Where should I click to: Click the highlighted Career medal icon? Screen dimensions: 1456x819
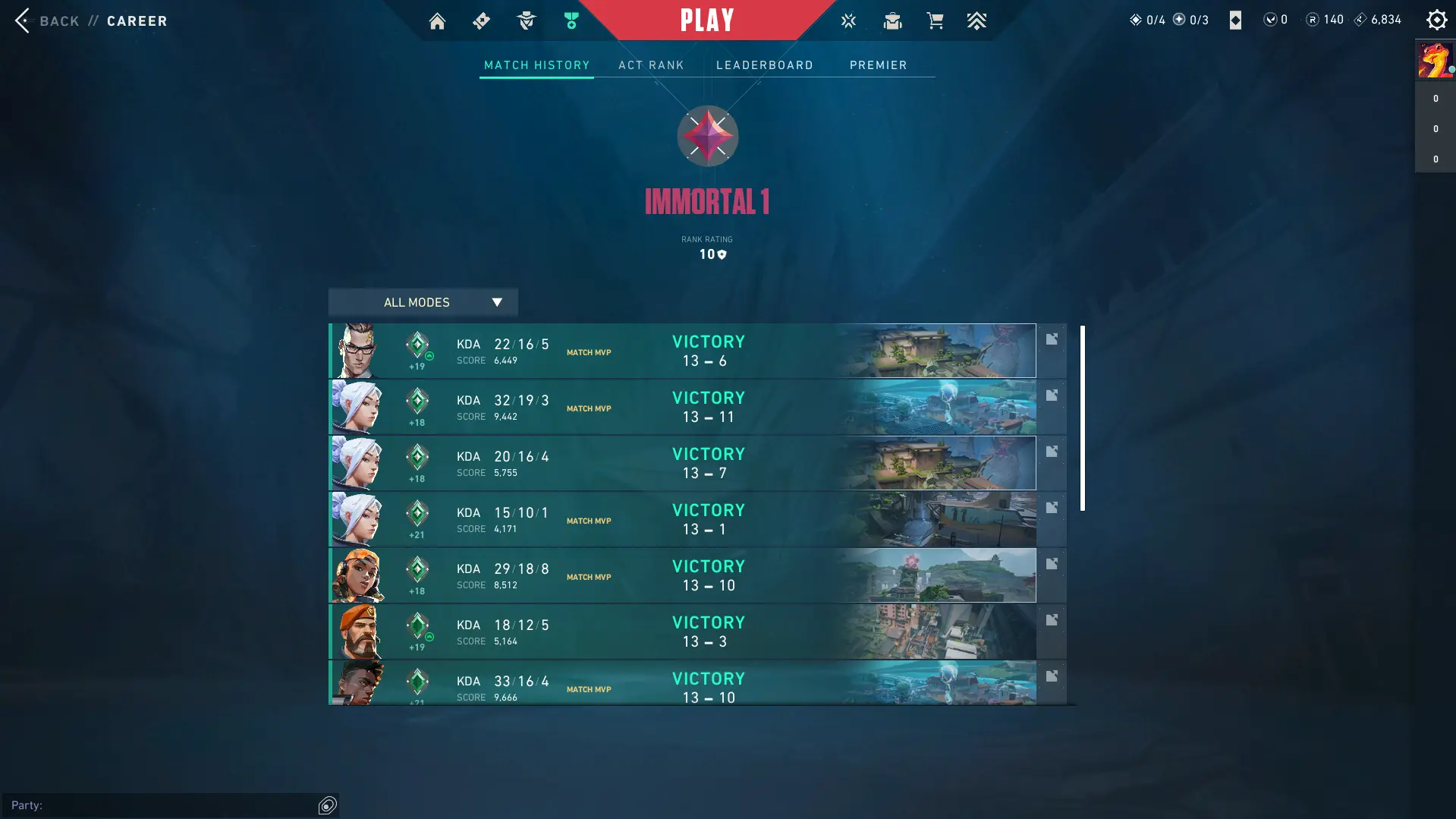570,20
